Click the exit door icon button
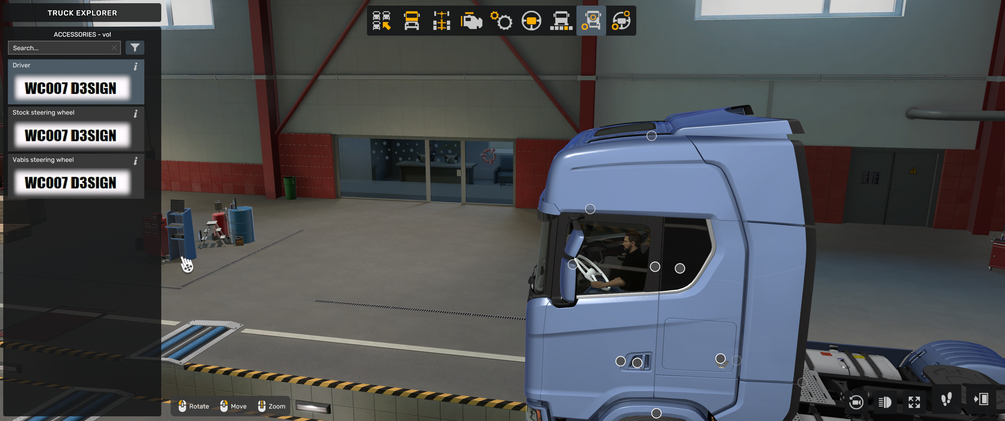This screenshot has height=421, width=1005. [x=980, y=399]
